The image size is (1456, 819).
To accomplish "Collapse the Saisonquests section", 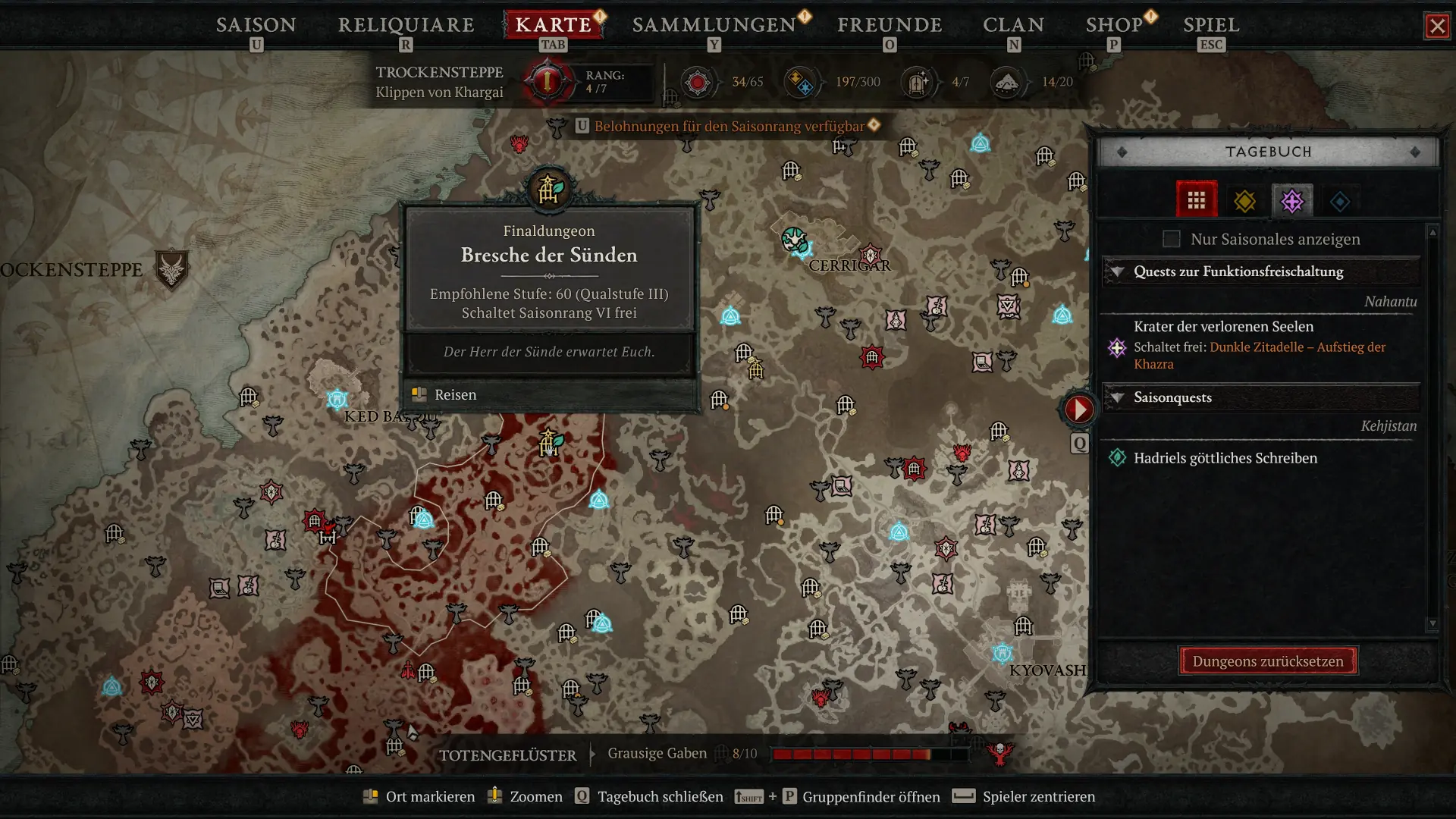I will (1118, 397).
